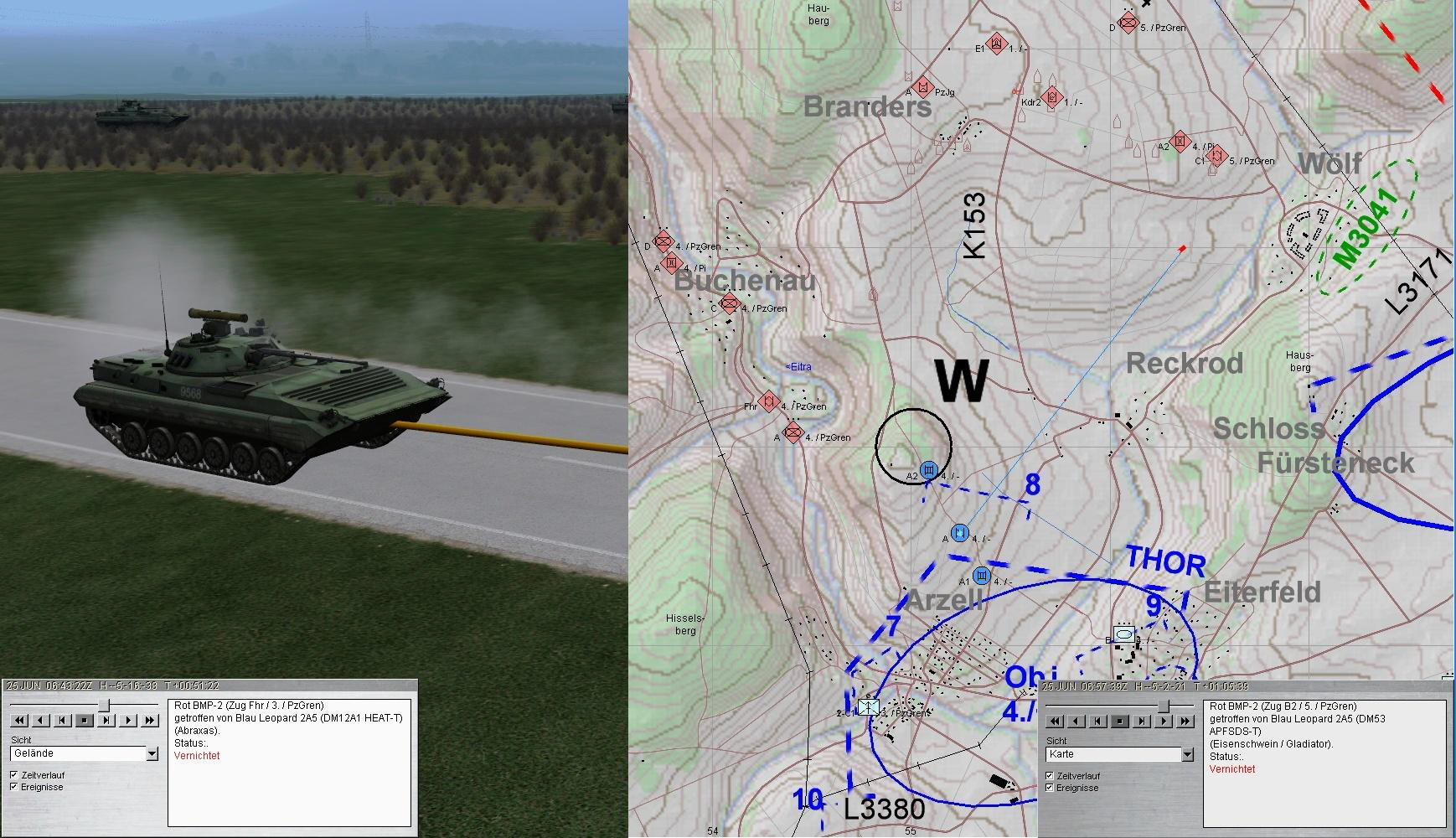Open the Sicht dropdown showing Gelände
This screenshot has height=838, width=1456.
152,754
